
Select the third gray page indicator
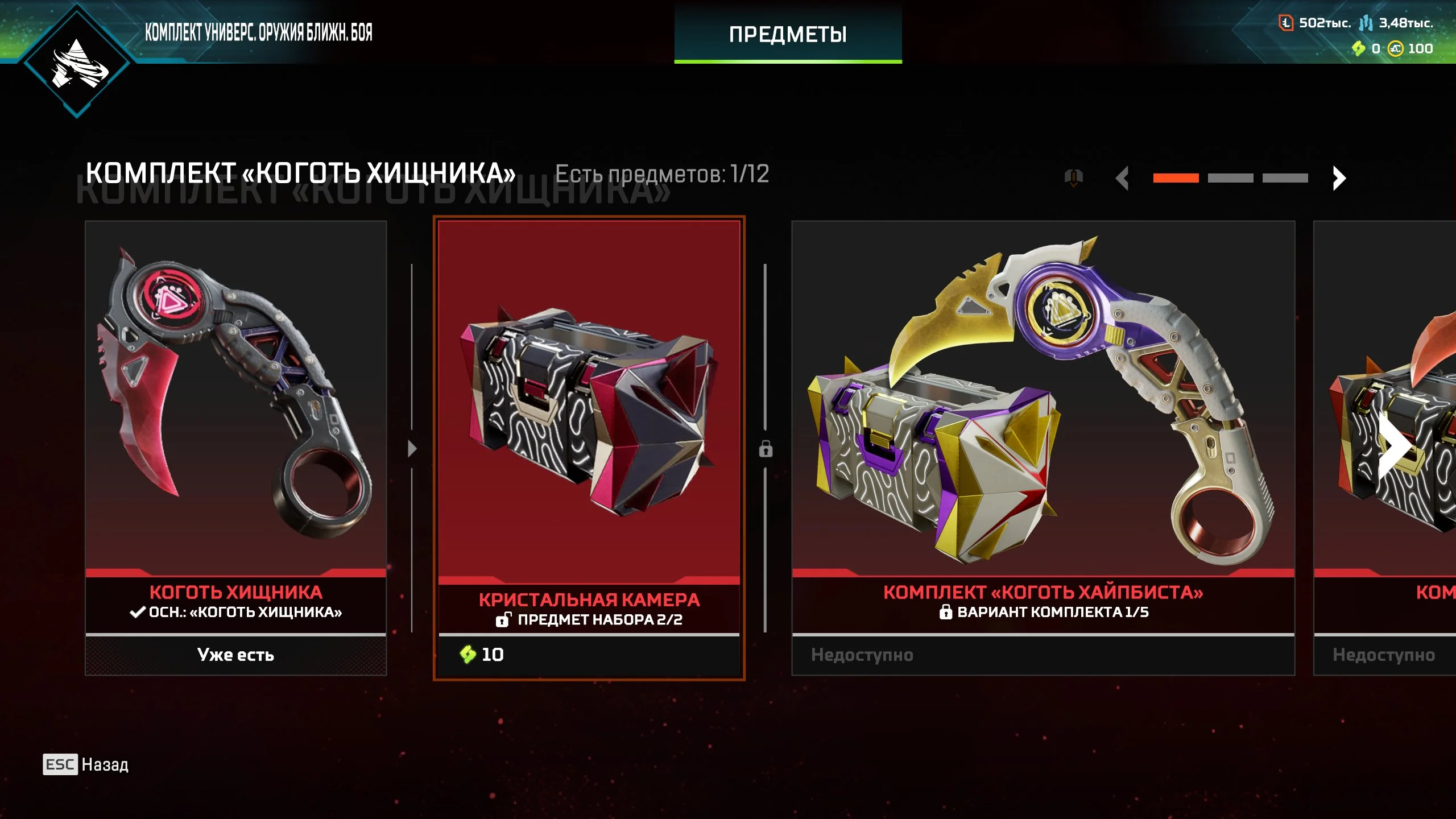point(1285,179)
